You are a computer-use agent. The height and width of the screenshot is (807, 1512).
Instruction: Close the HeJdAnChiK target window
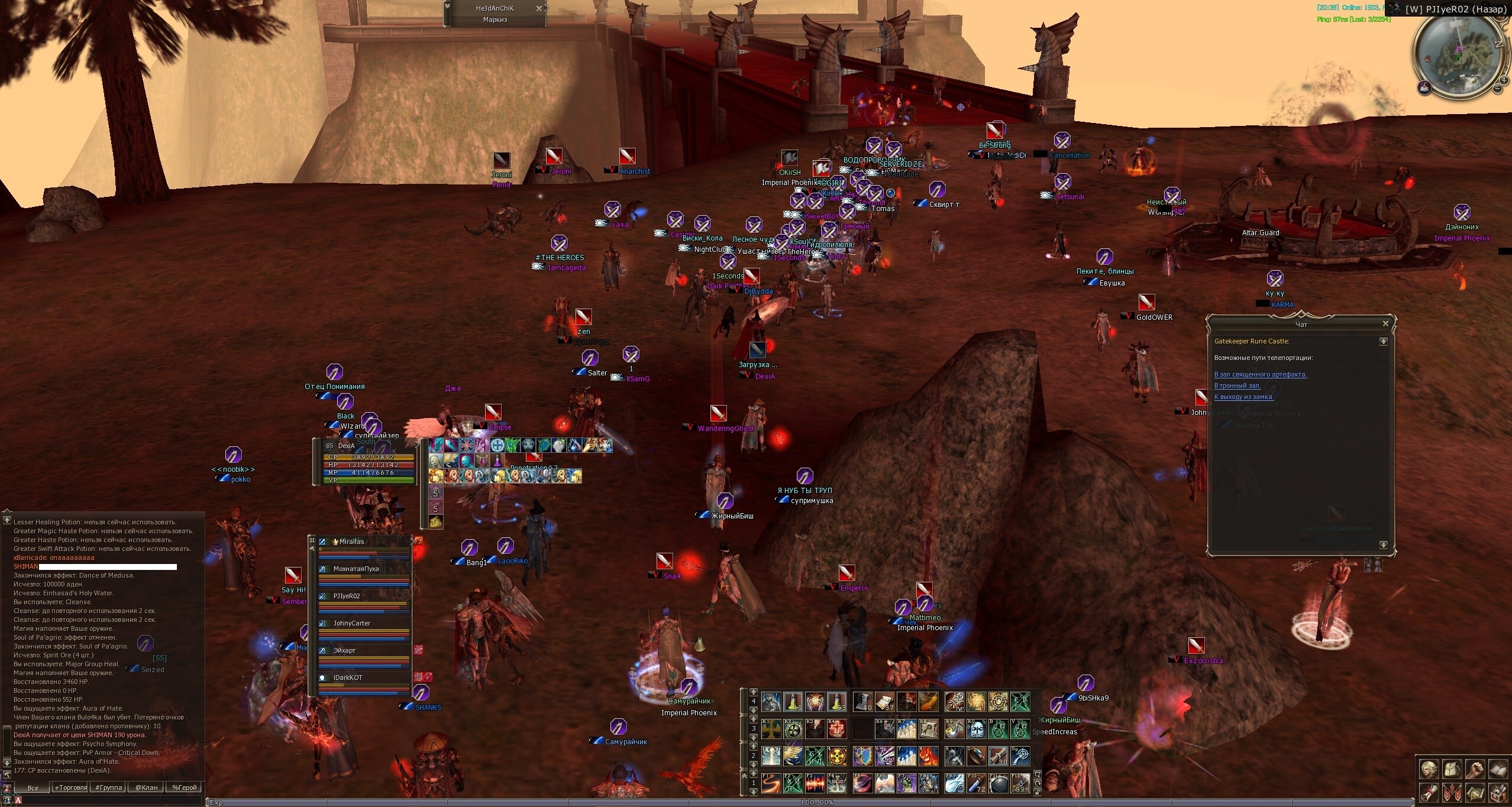(538, 8)
